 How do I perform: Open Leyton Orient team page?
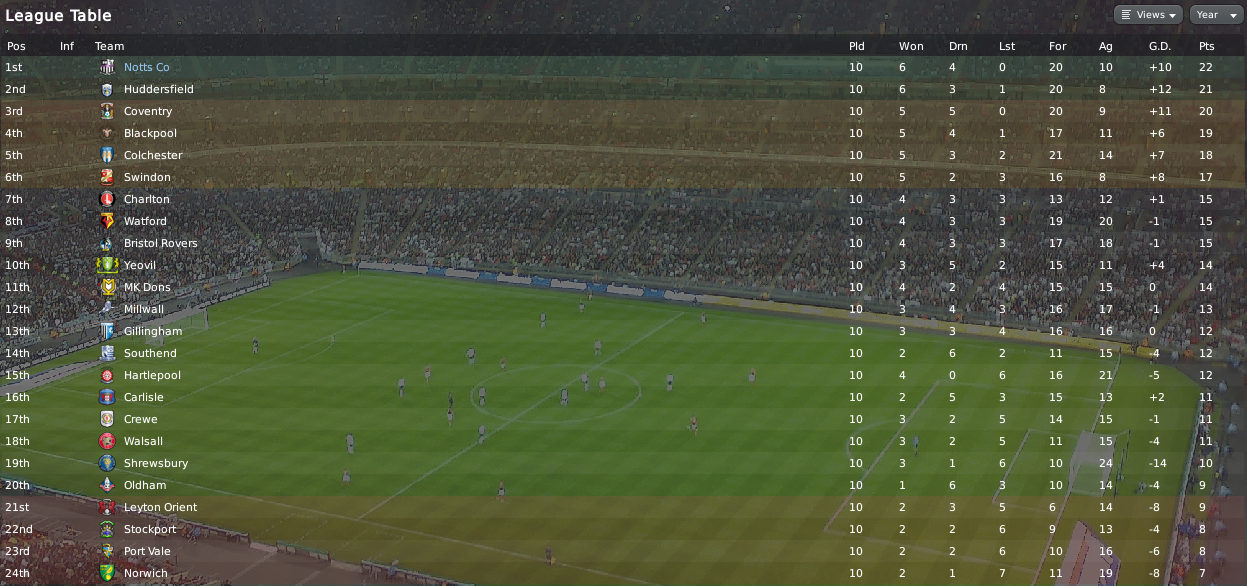coord(160,507)
